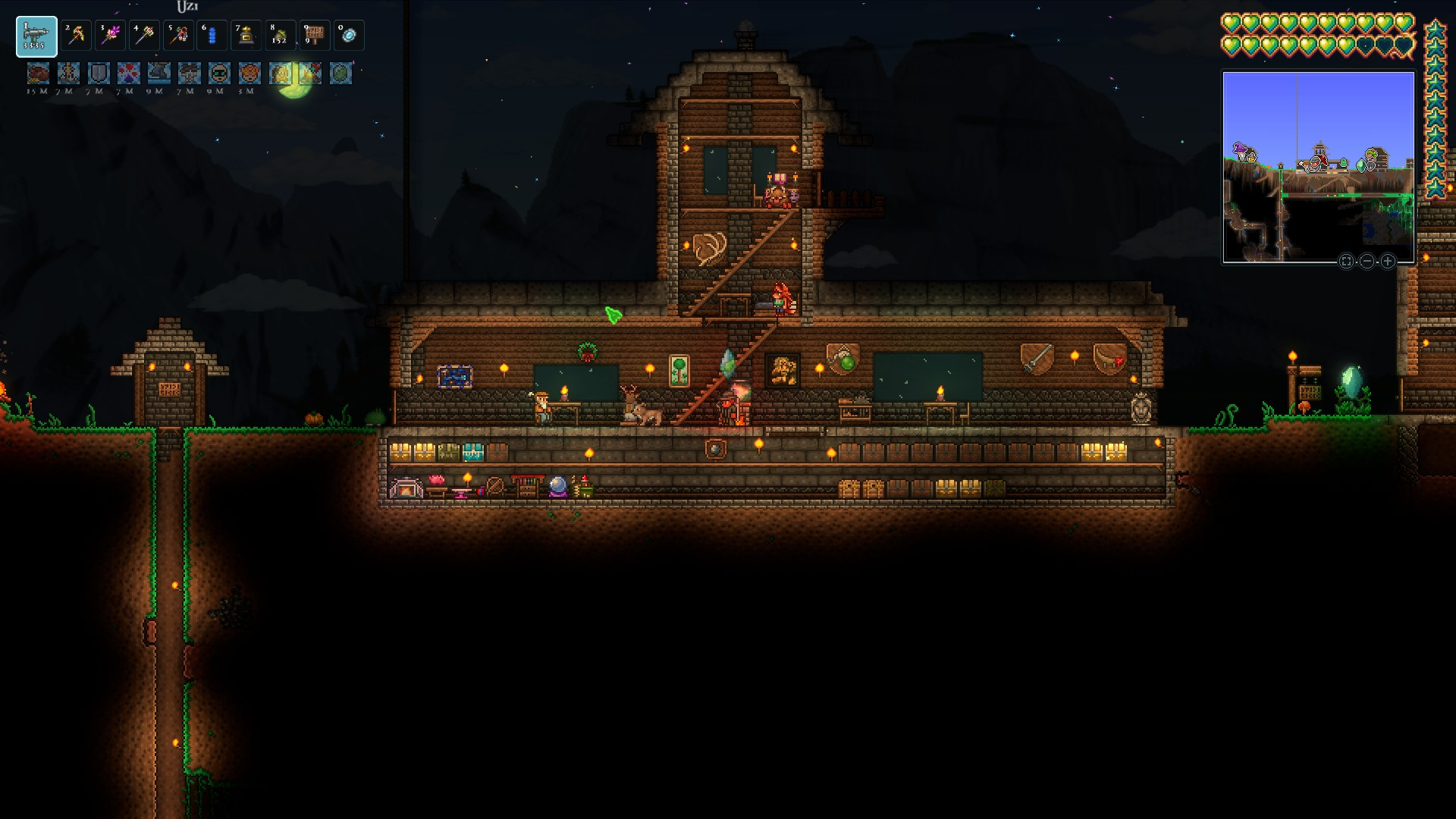Click the green-eyed face buff icon
The image size is (1456, 819).
[x=220, y=74]
